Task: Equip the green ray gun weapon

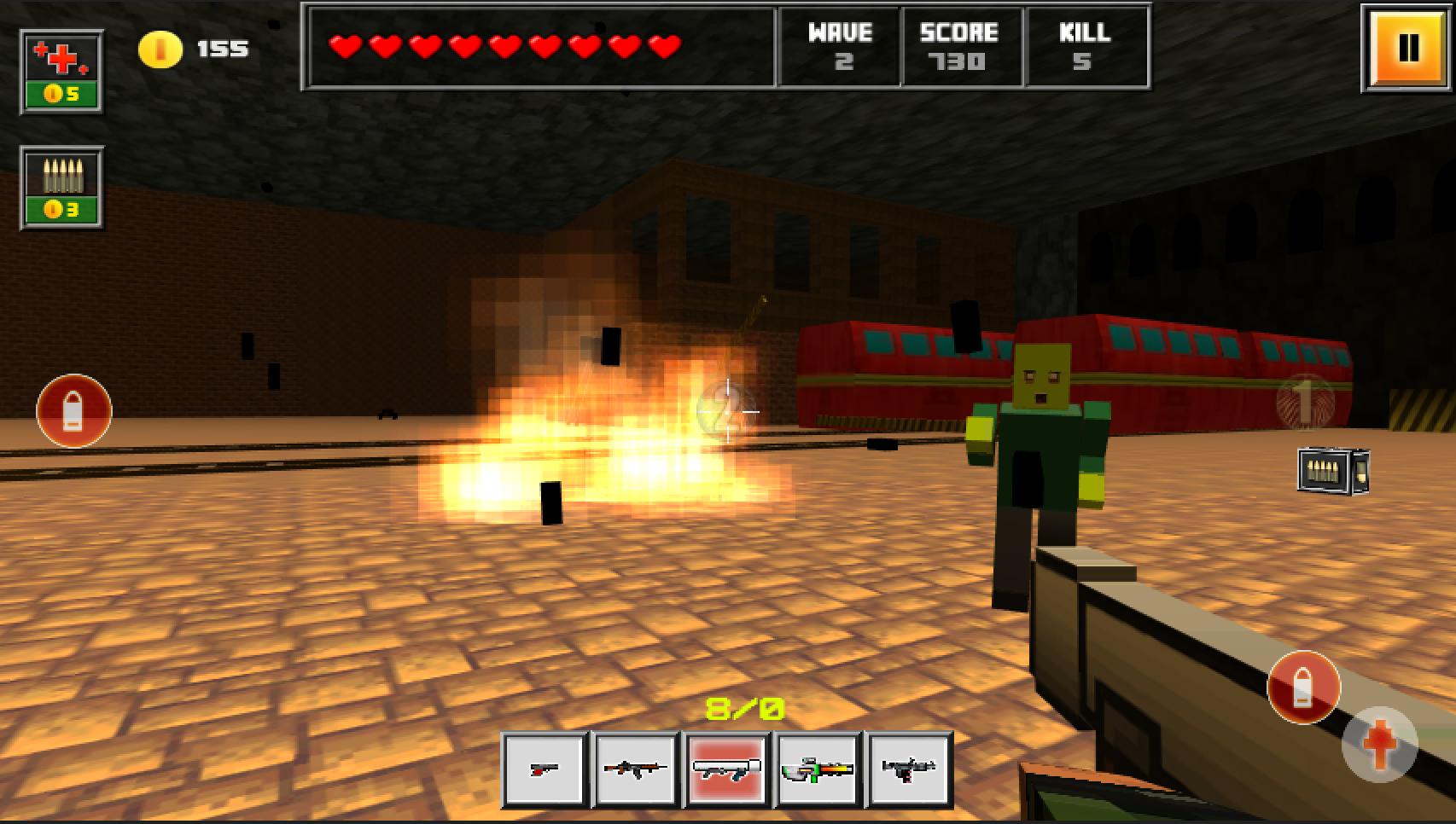Action: [818, 768]
